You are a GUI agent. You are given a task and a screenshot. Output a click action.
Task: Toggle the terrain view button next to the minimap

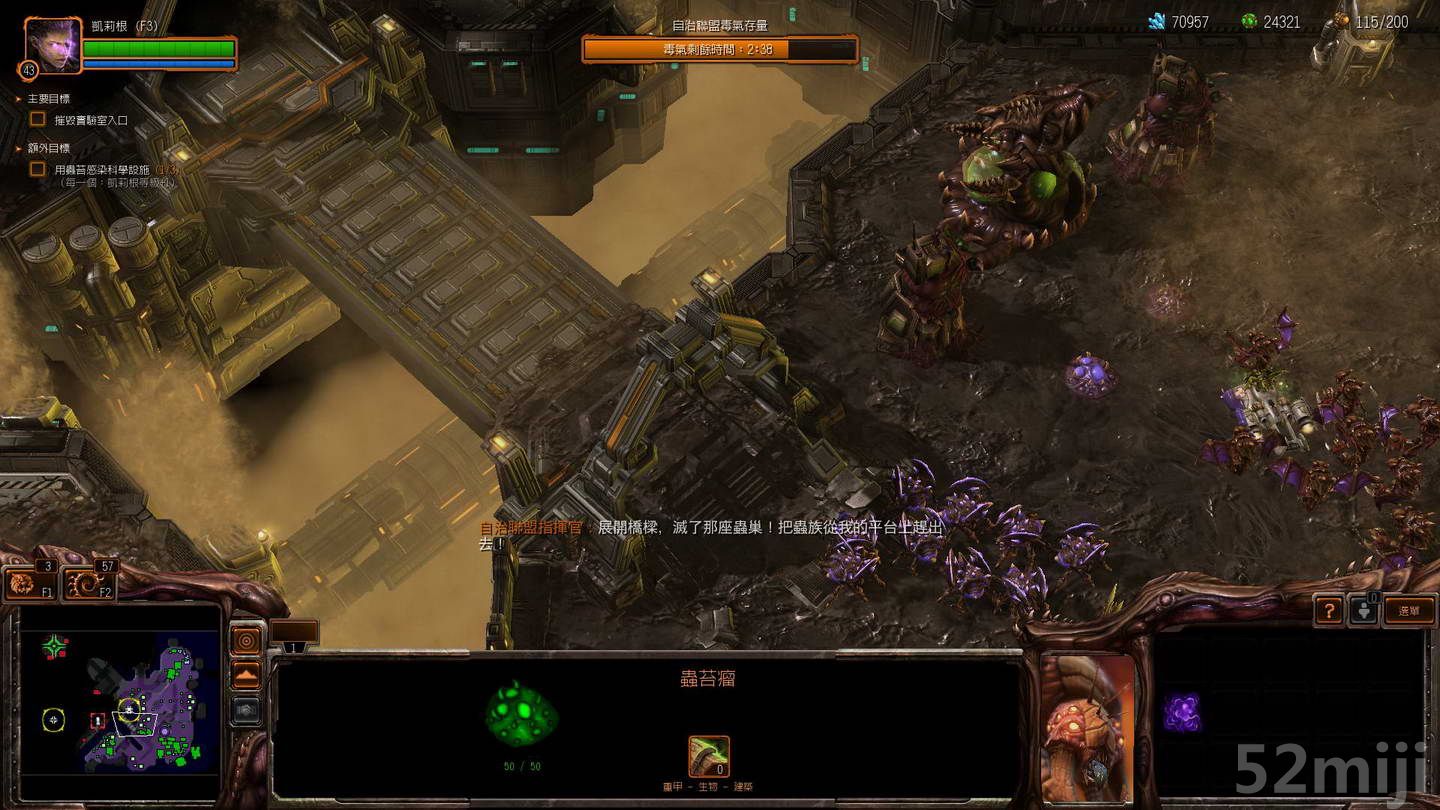click(x=246, y=673)
